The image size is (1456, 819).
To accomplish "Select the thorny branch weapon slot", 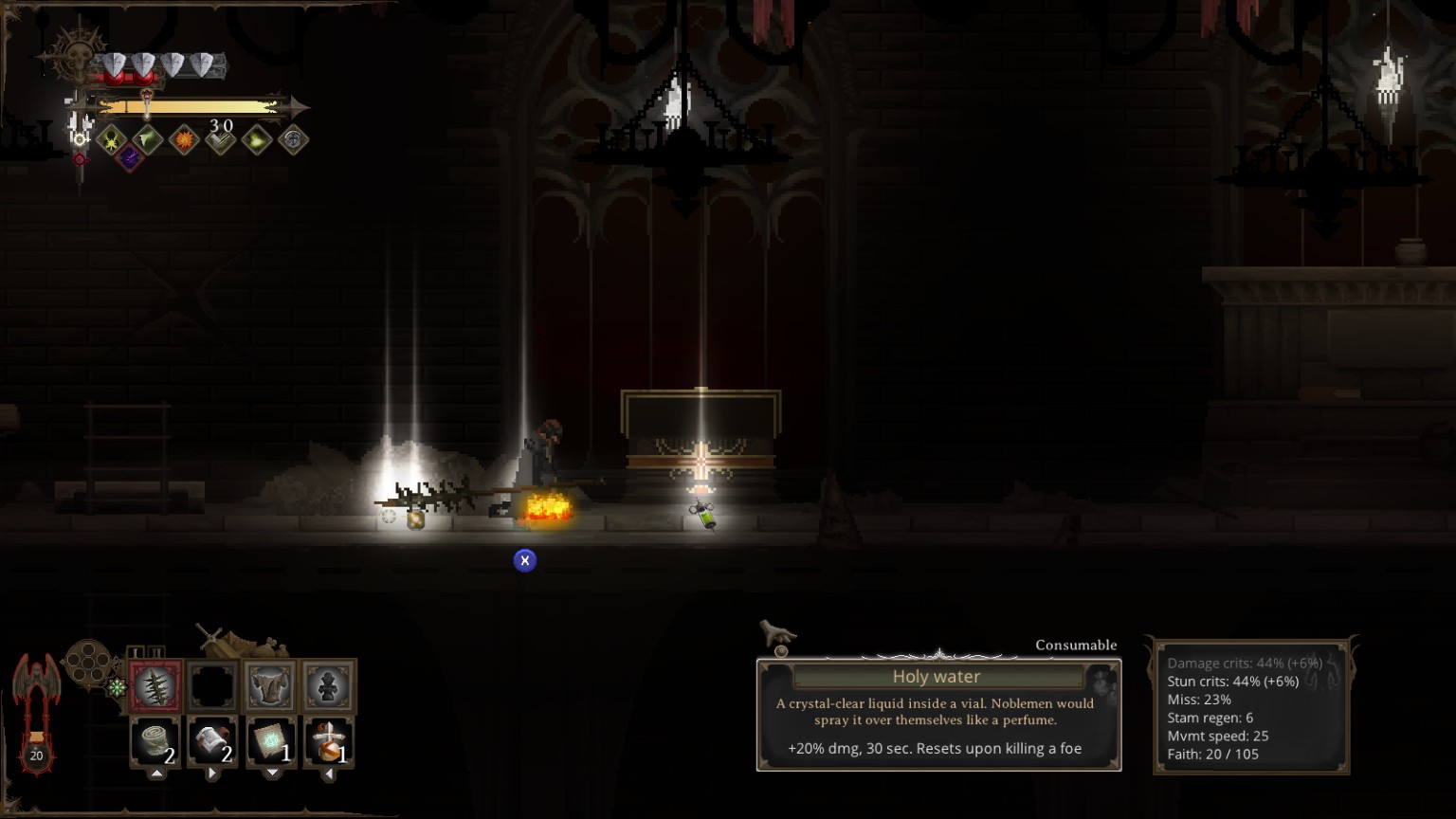I will pyautogui.click(x=155, y=686).
